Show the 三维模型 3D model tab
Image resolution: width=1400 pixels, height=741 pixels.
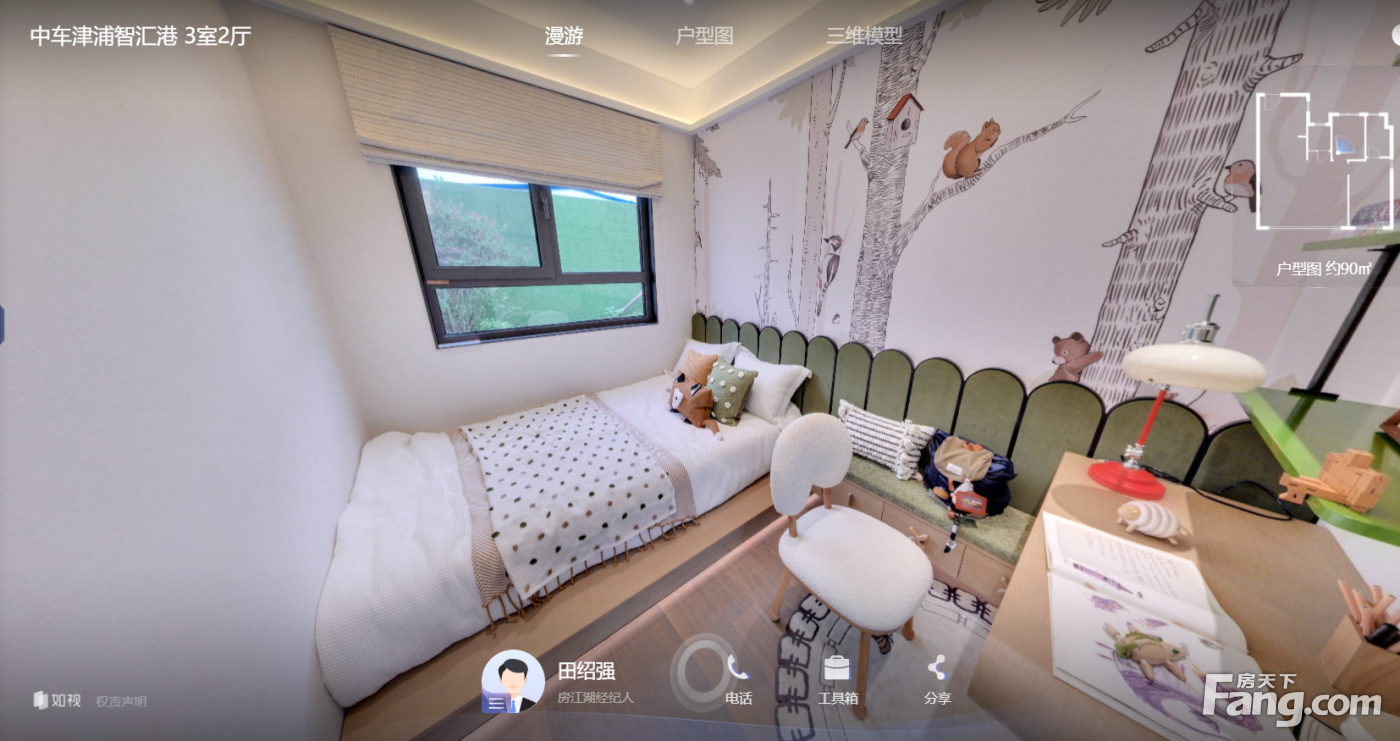coord(864,36)
